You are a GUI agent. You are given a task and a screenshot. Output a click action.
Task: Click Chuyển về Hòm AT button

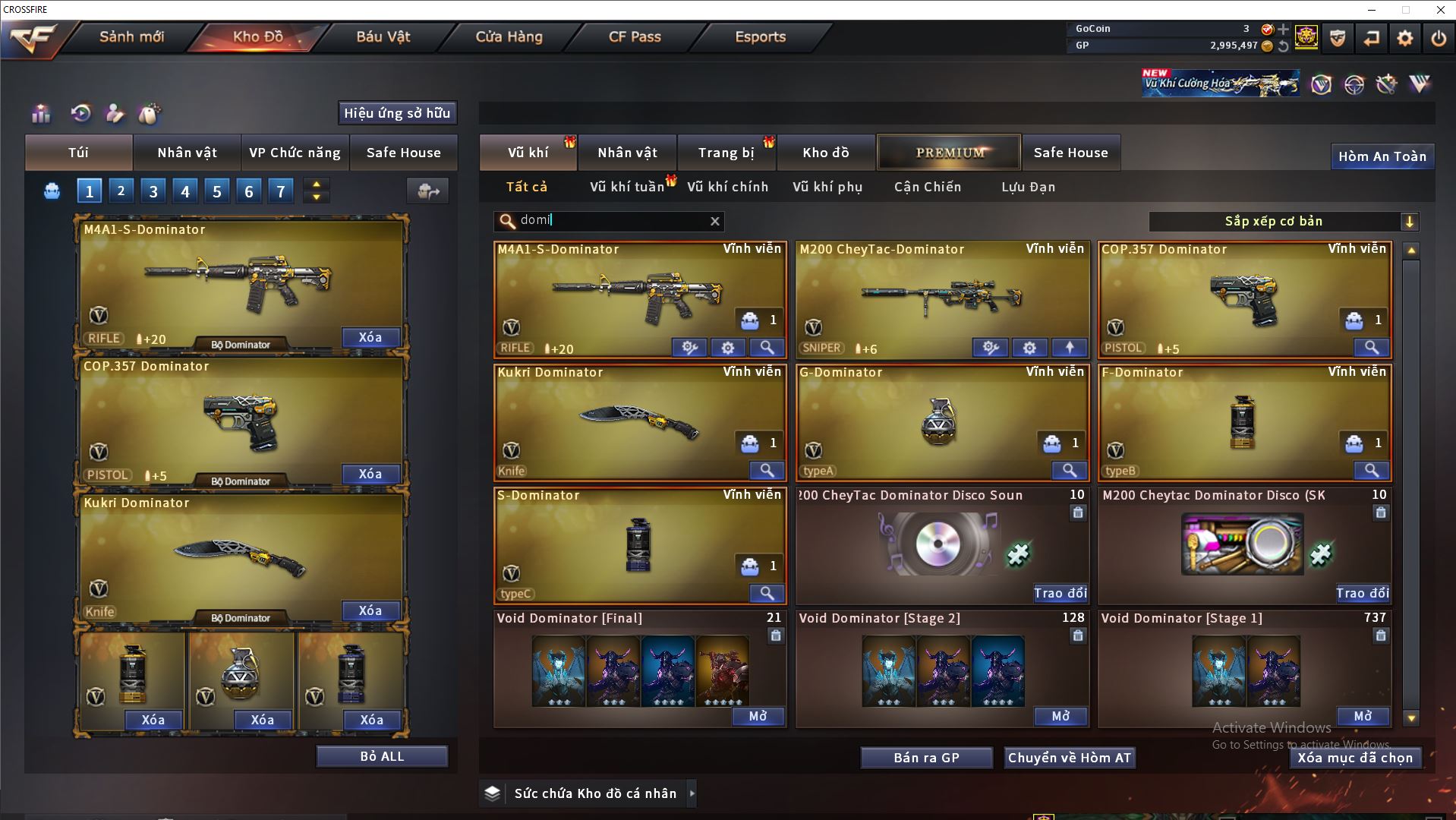coord(1069,758)
